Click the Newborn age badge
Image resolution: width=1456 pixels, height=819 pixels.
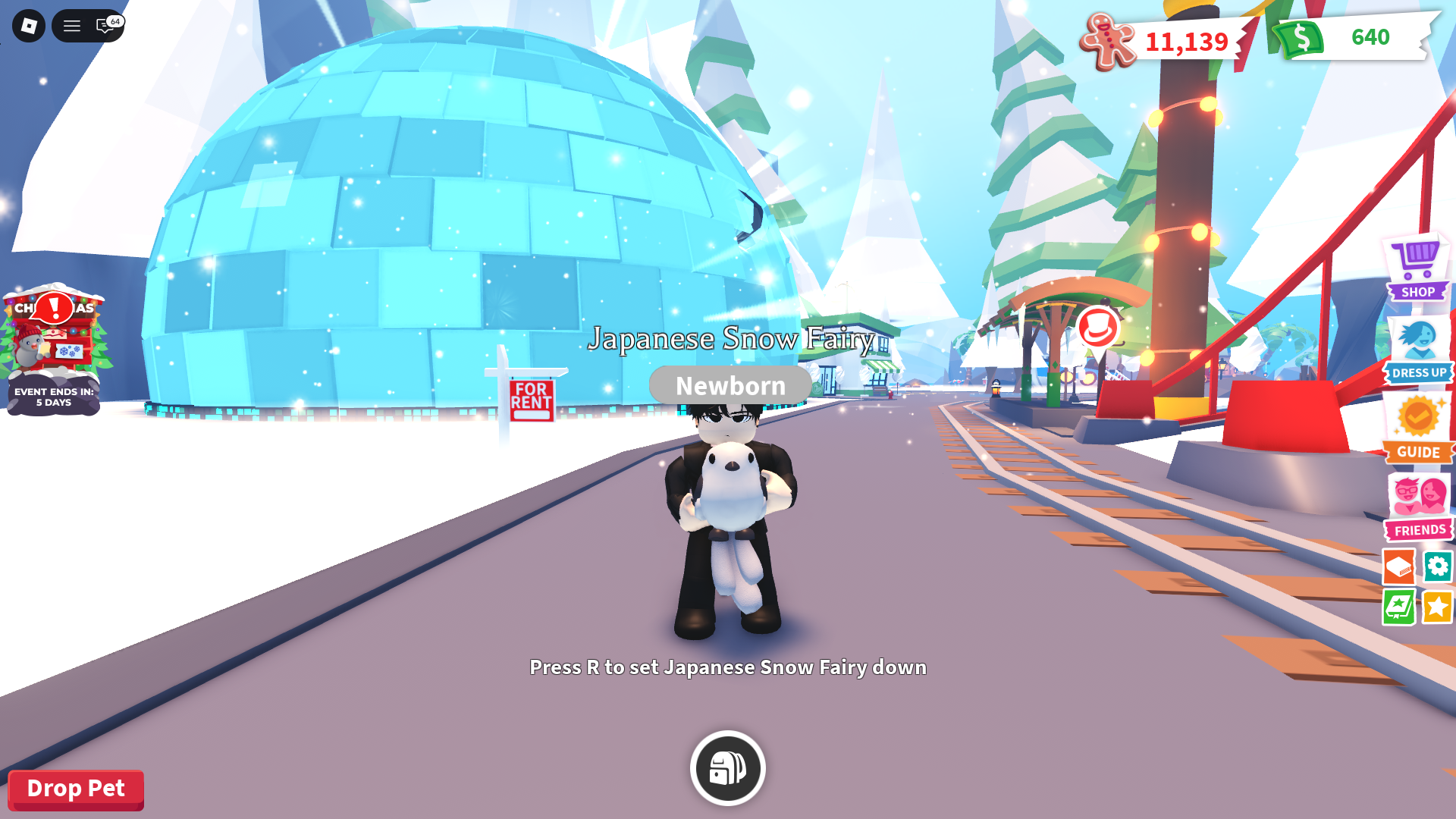tap(728, 384)
